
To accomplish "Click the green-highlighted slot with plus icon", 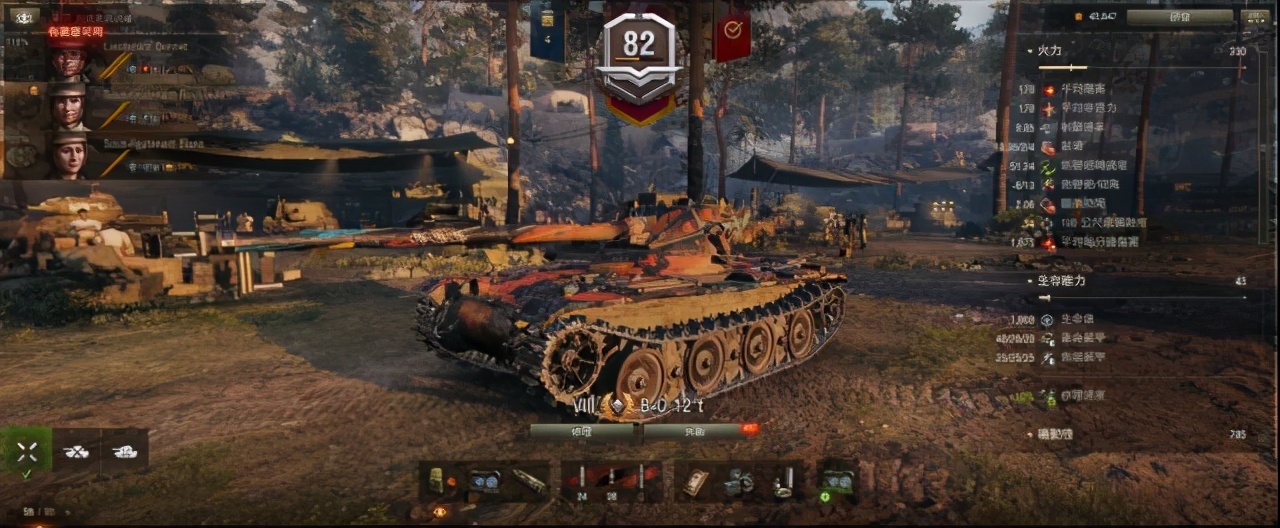I will 836,481.
